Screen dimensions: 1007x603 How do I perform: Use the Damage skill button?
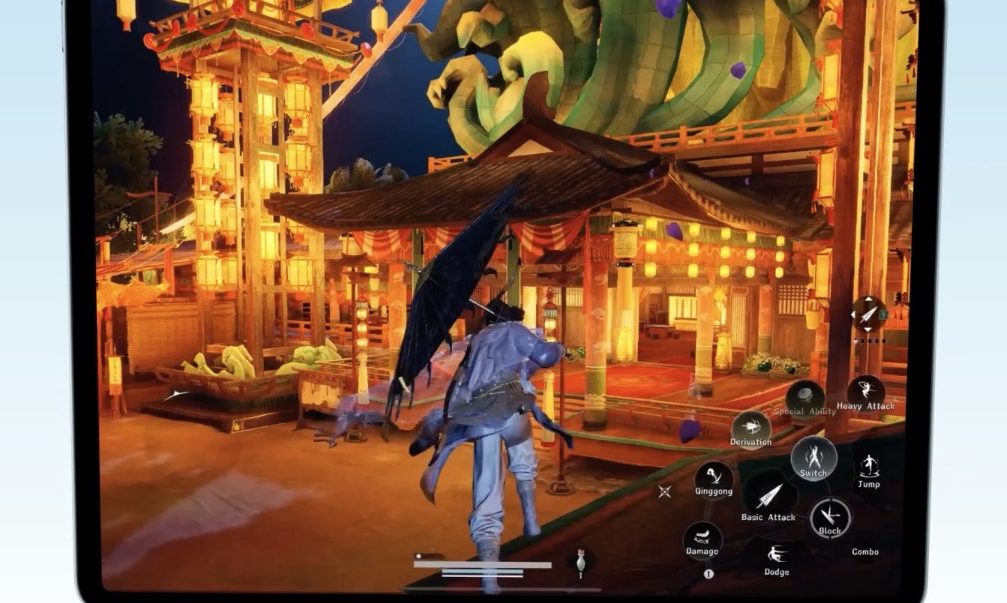click(x=702, y=538)
